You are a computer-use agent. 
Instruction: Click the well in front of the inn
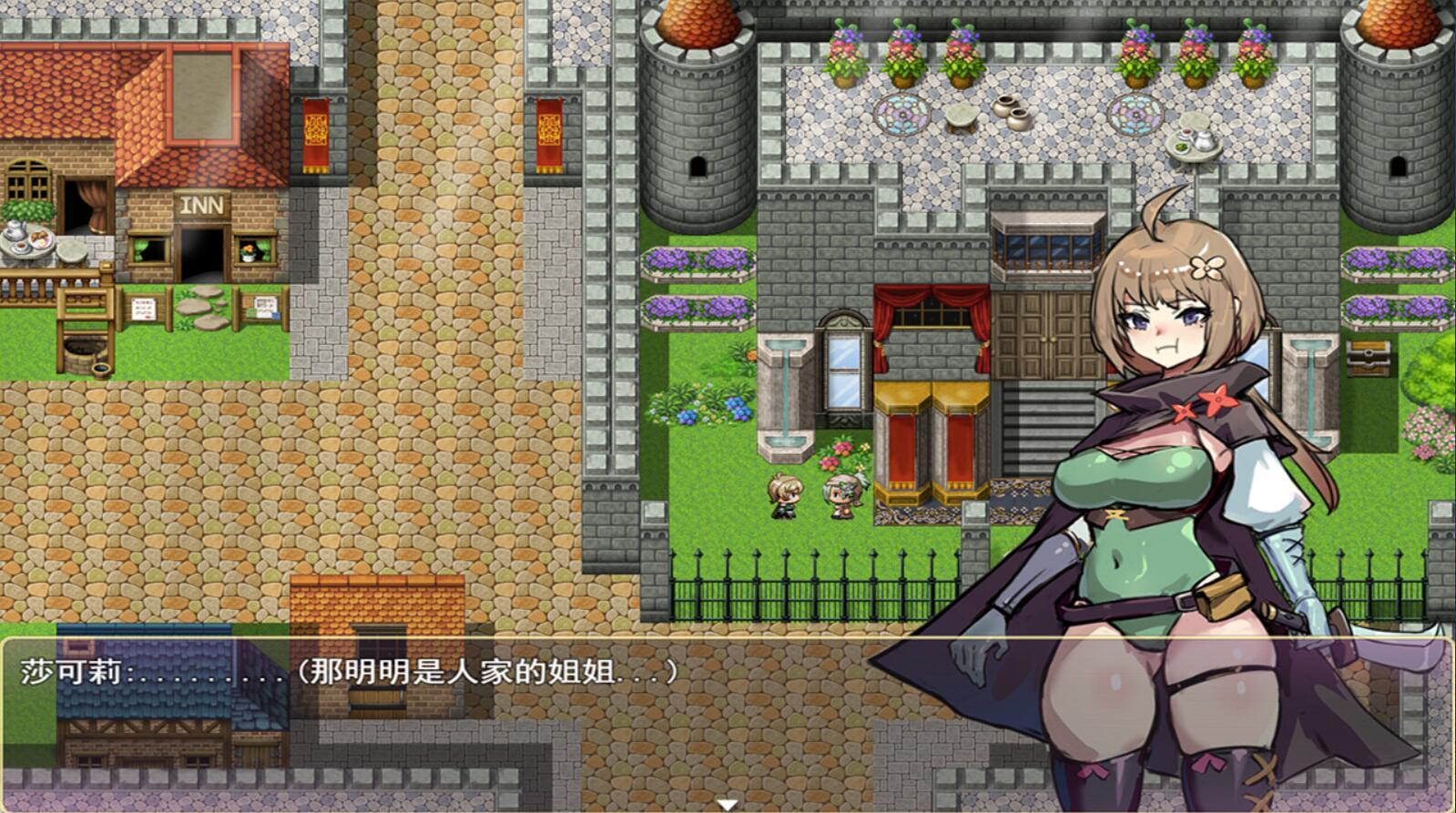pos(86,351)
